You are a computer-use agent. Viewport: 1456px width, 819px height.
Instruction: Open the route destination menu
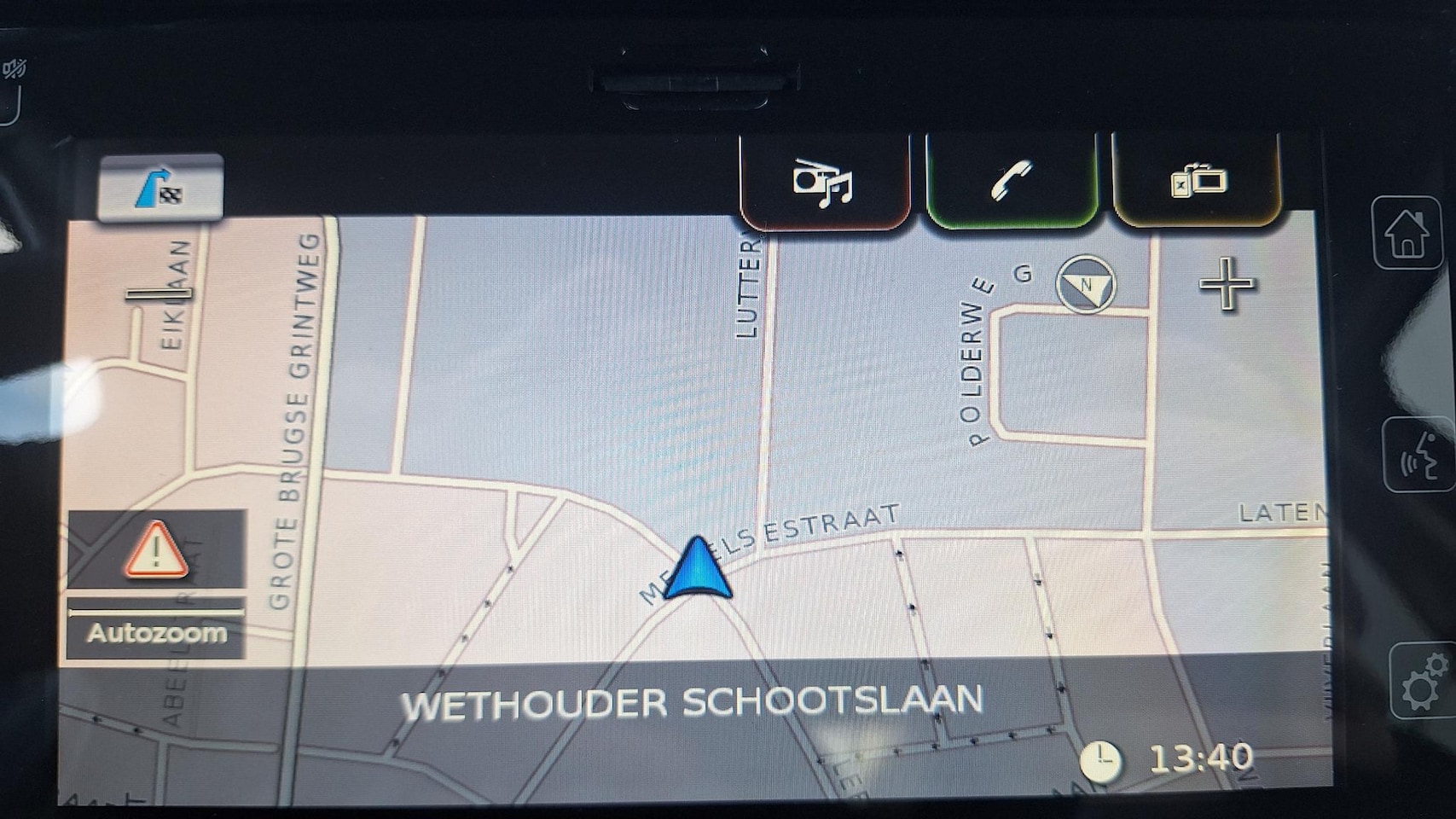[x=160, y=188]
